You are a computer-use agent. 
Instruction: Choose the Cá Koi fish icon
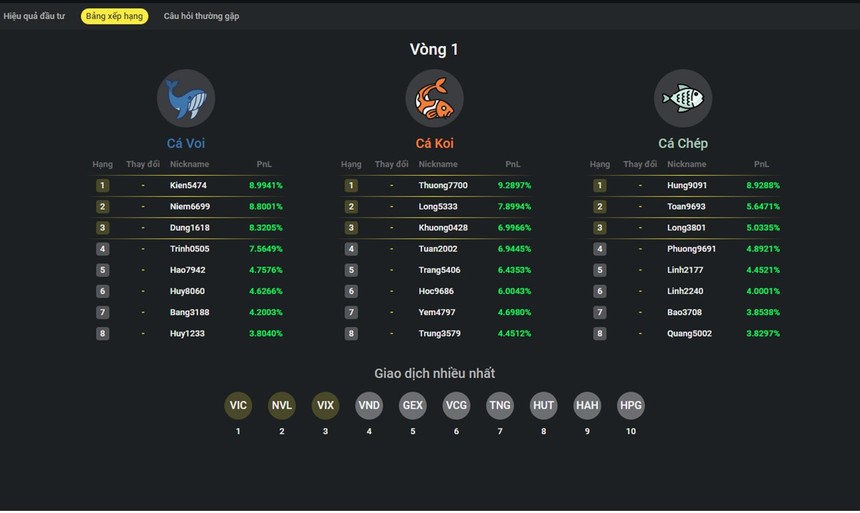coord(435,98)
